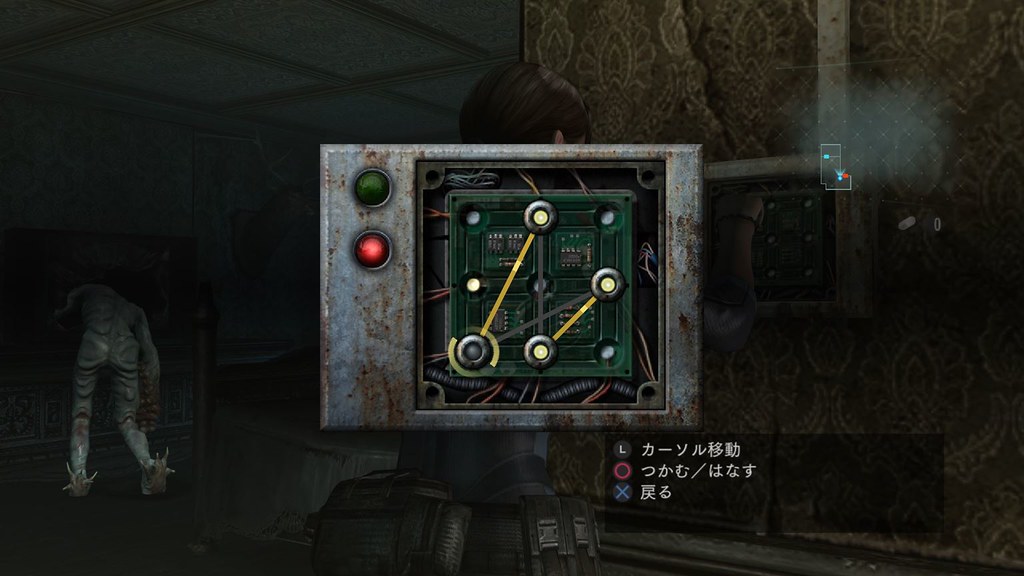Pick the ringed node on the board's right side
Viewport: 1024px width, 576px height.
[607, 285]
